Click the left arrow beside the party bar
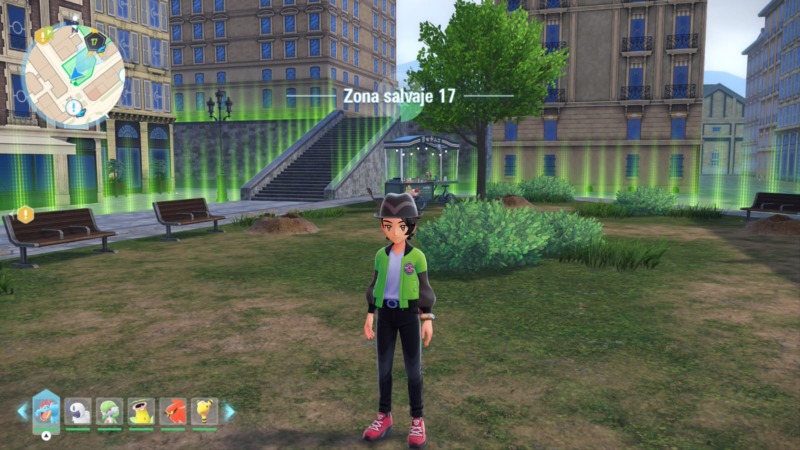The width and height of the screenshot is (800, 450). click(22, 411)
